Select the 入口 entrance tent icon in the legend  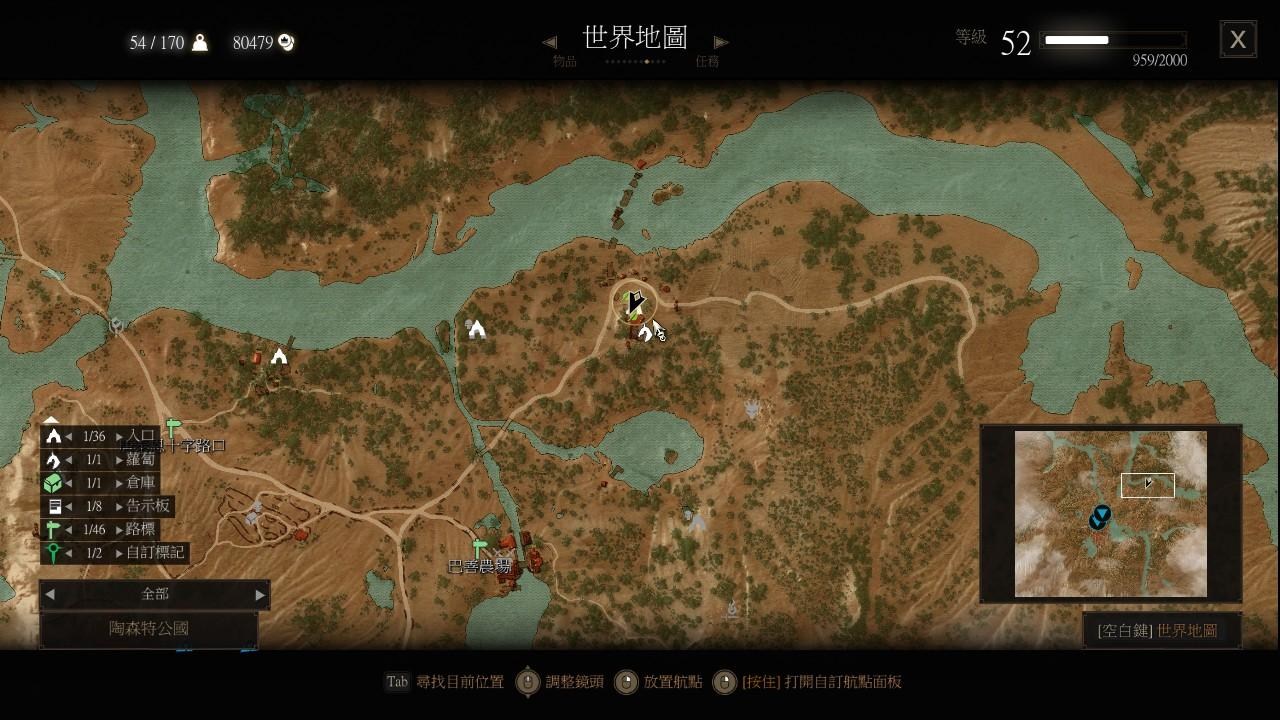tap(55, 435)
